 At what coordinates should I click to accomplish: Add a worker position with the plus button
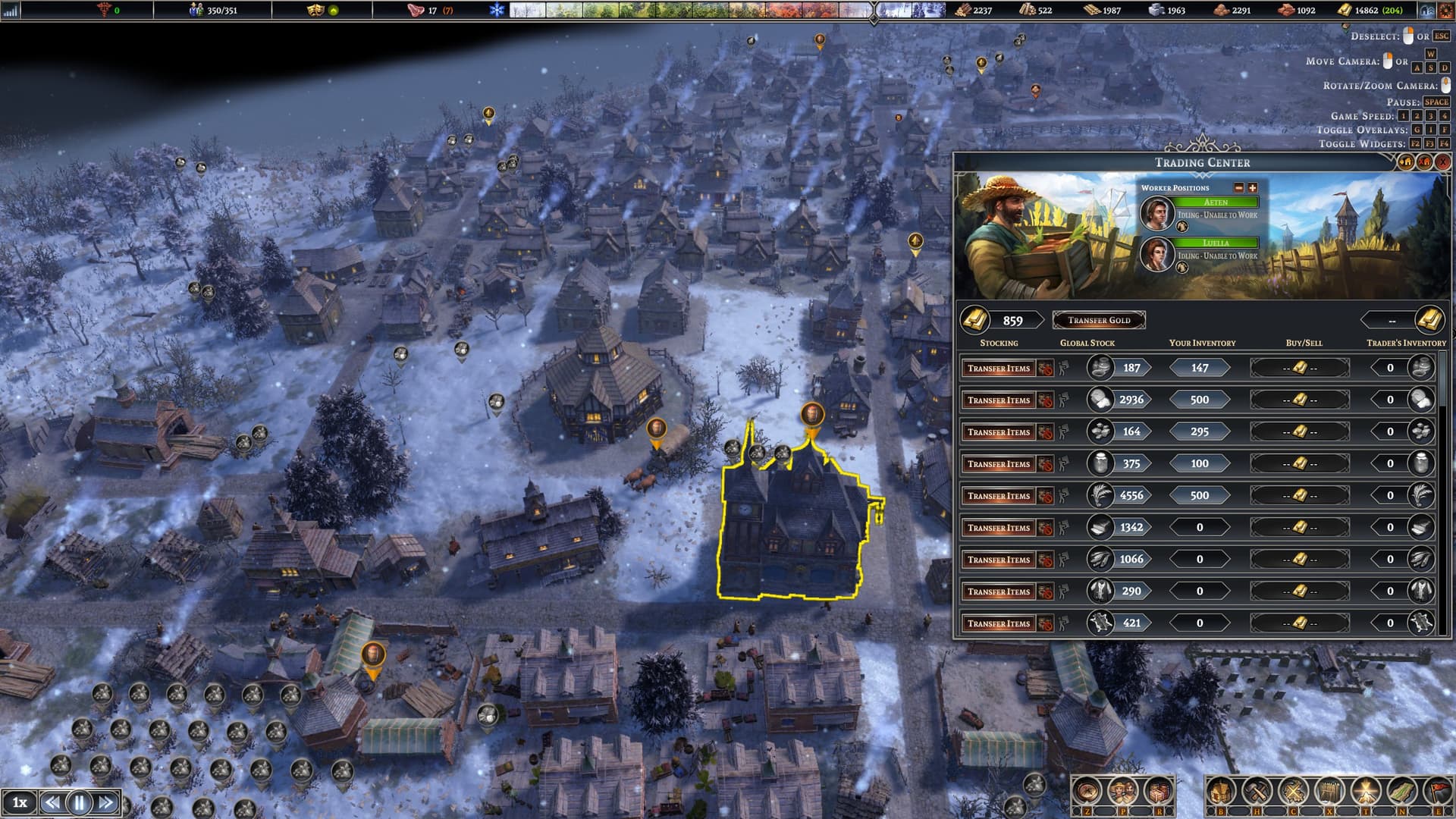(x=1253, y=187)
